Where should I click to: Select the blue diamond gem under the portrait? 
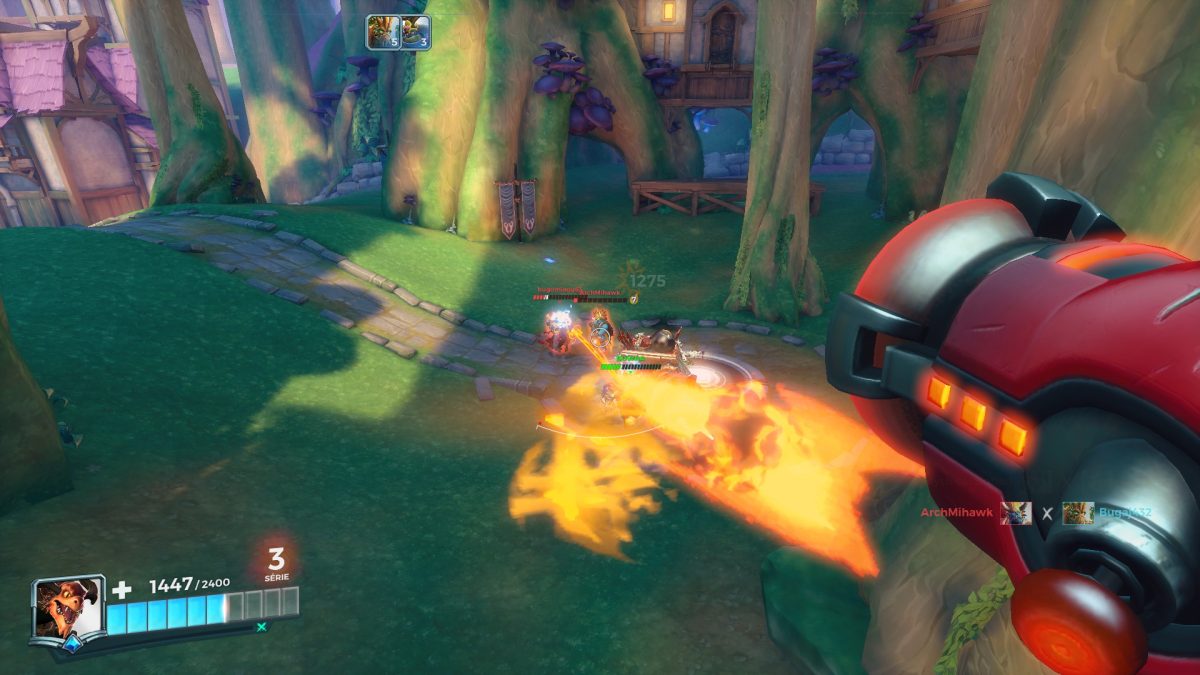coord(71,645)
